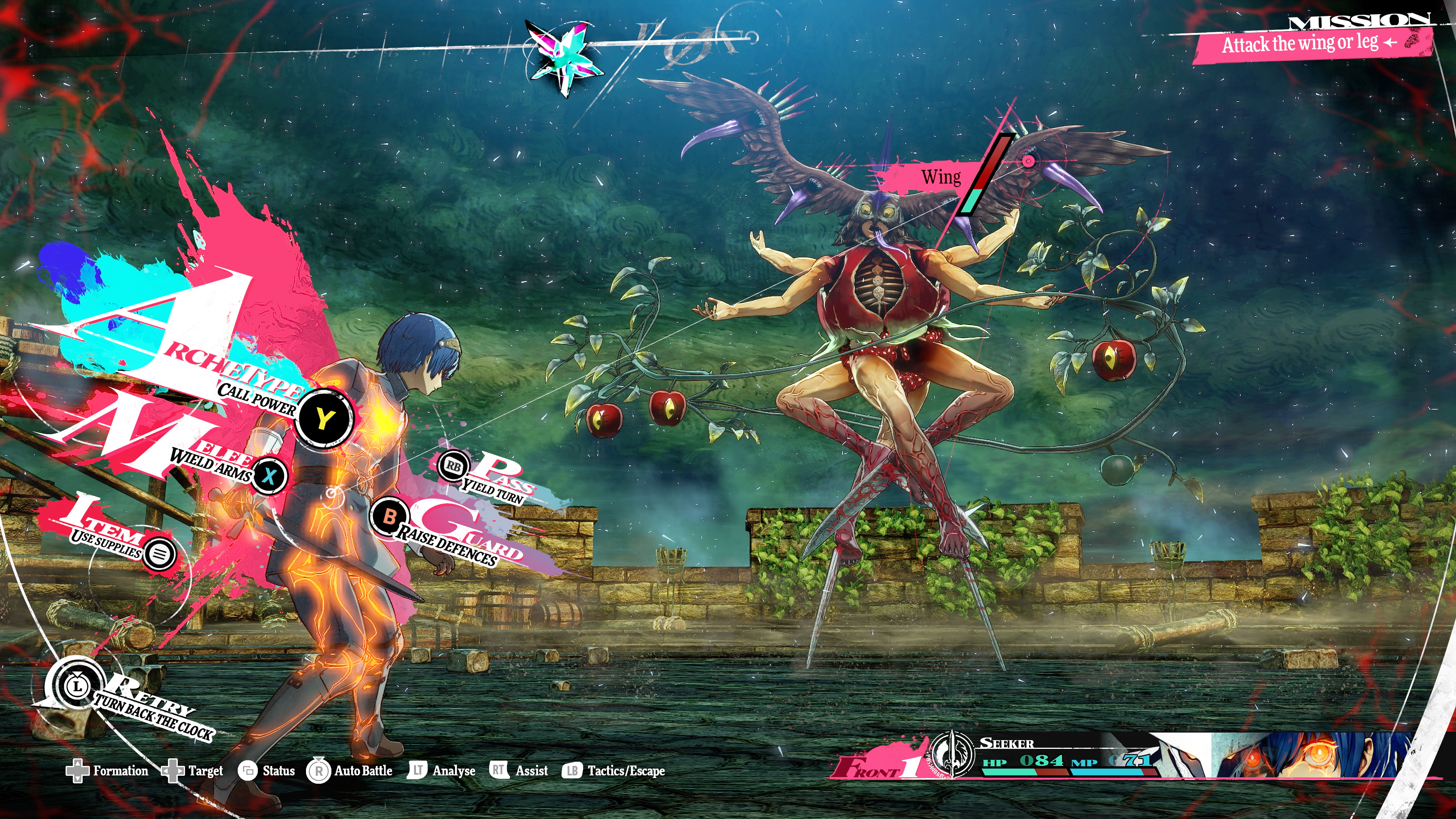
Task: Select the Melee wield arms command
Action: [x=269, y=476]
